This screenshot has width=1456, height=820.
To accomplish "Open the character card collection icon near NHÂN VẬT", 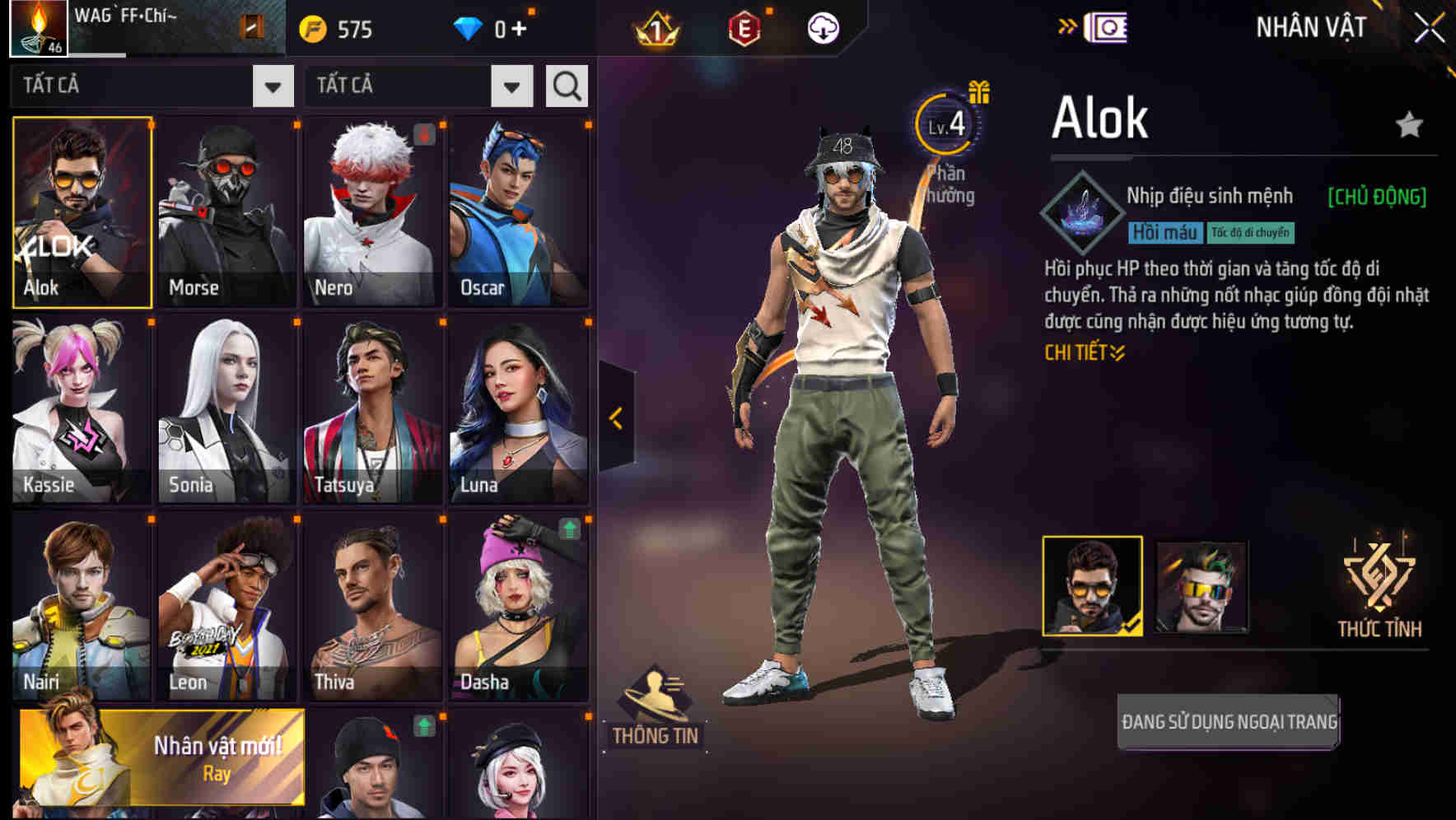I will coord(1107,26).
